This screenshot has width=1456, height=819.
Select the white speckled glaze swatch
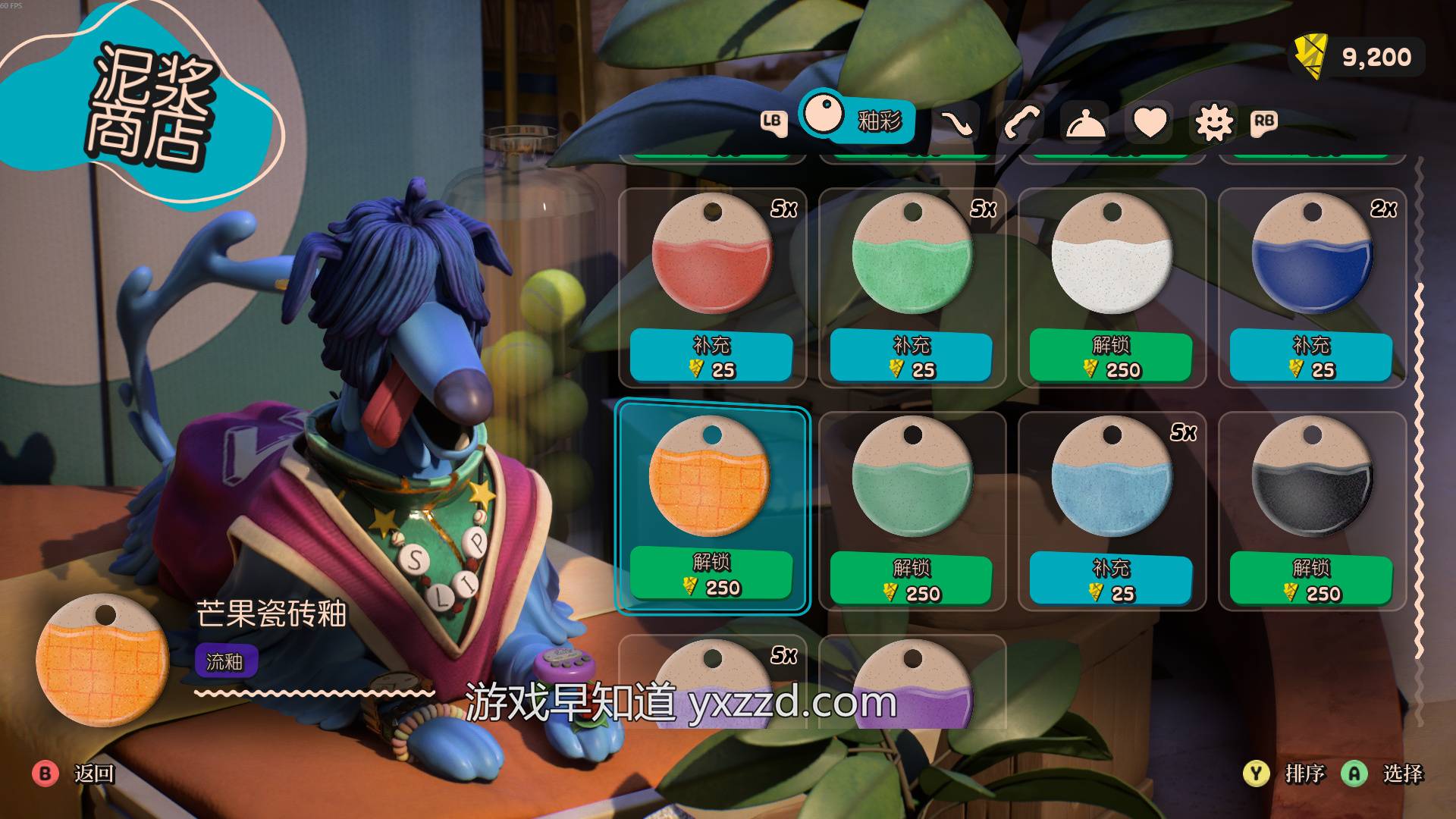click(1112, 256)
